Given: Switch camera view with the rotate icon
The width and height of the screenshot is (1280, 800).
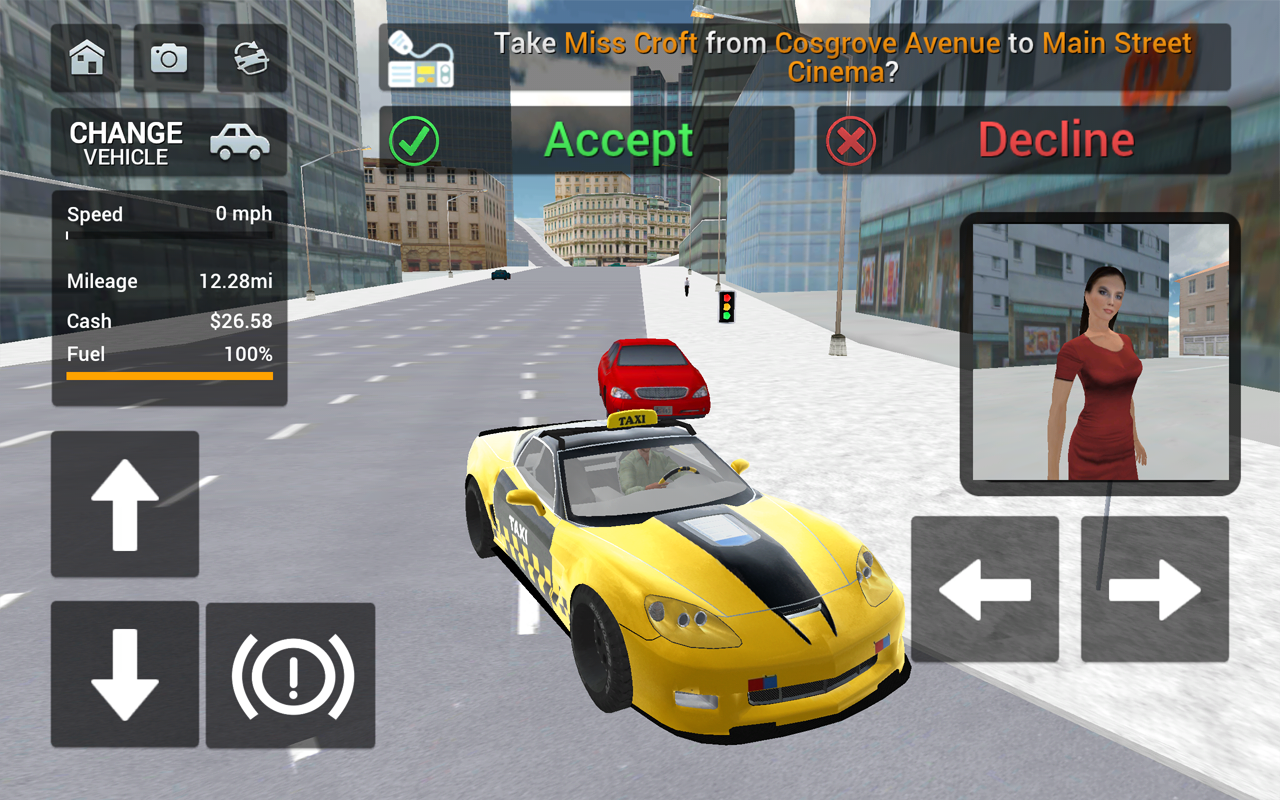Looking at the screenshot, I should pos(250,57).
